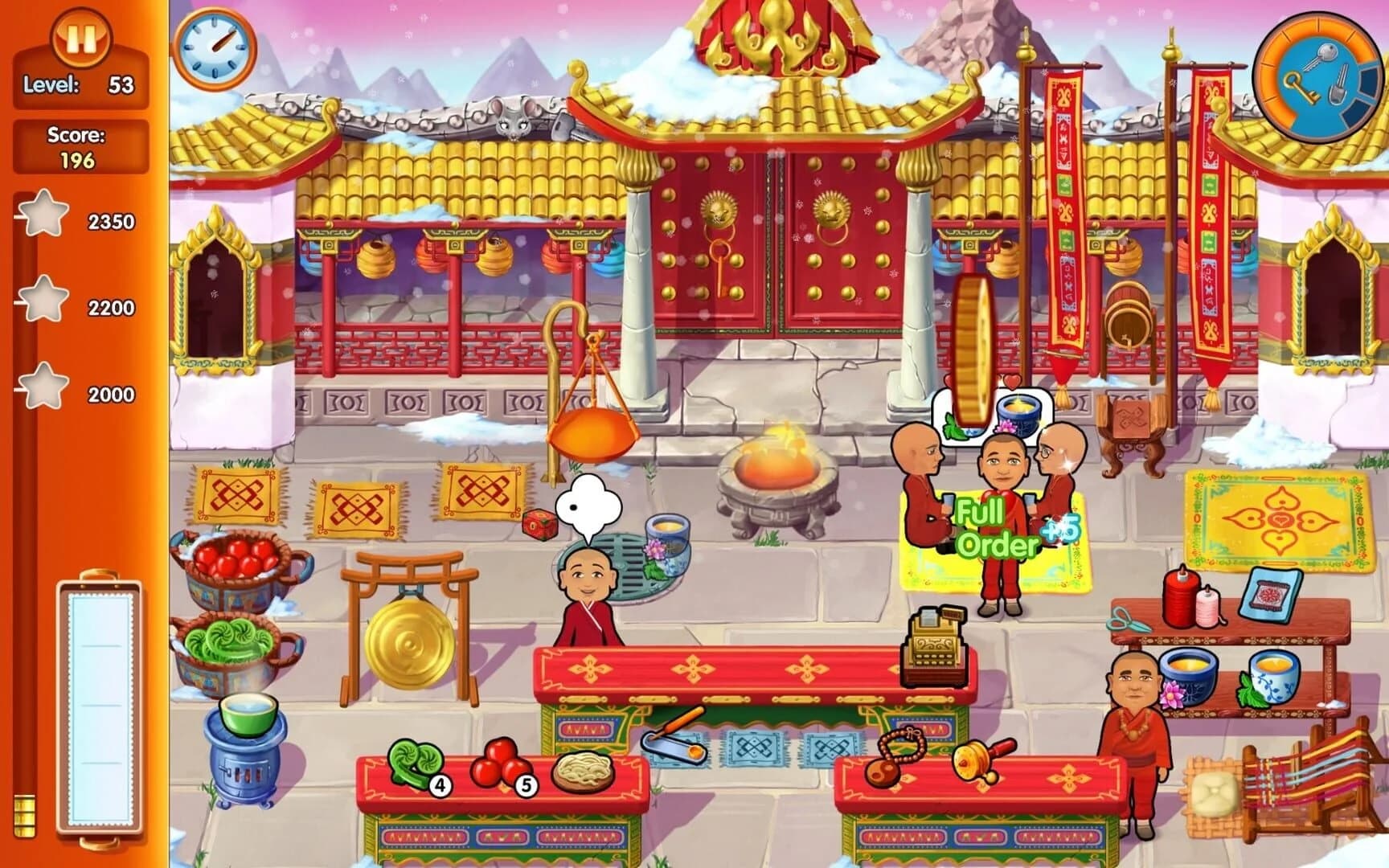The image size is (1389, 868).
Task: Select the bowl of noodles
Action: tap(581, 772)
